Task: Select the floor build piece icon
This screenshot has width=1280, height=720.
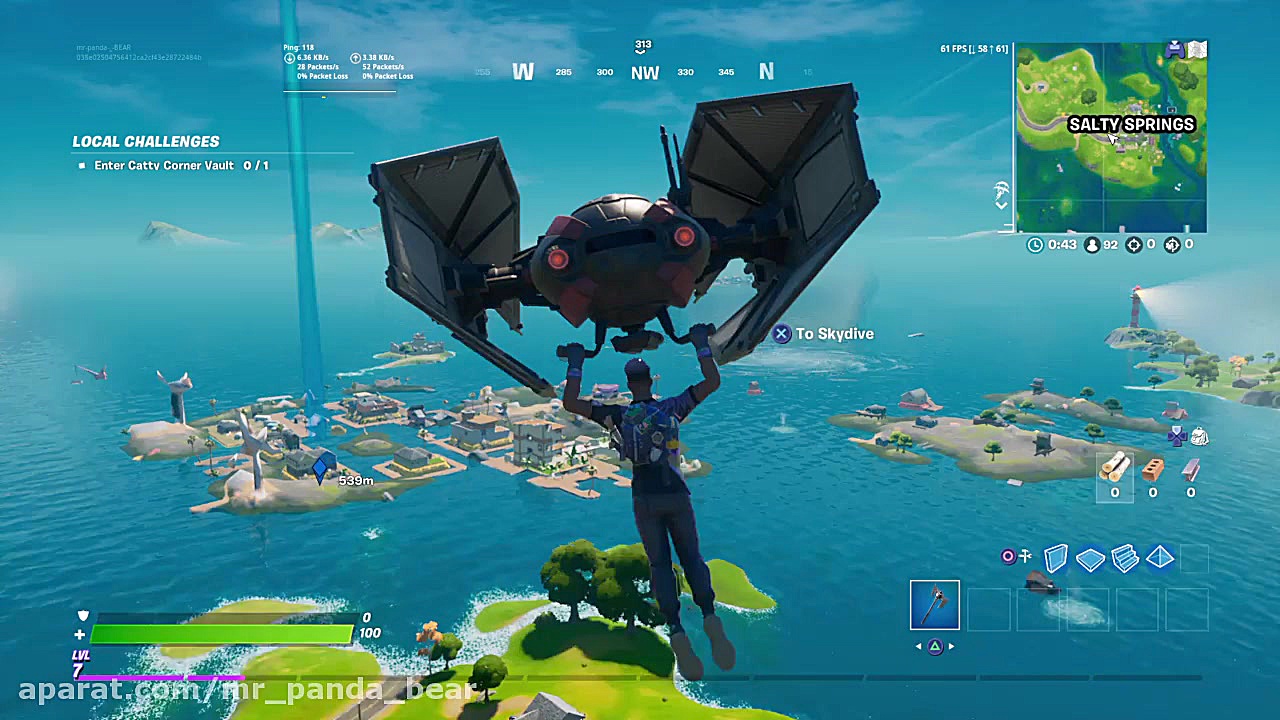Action: [x=1090, y=558]
